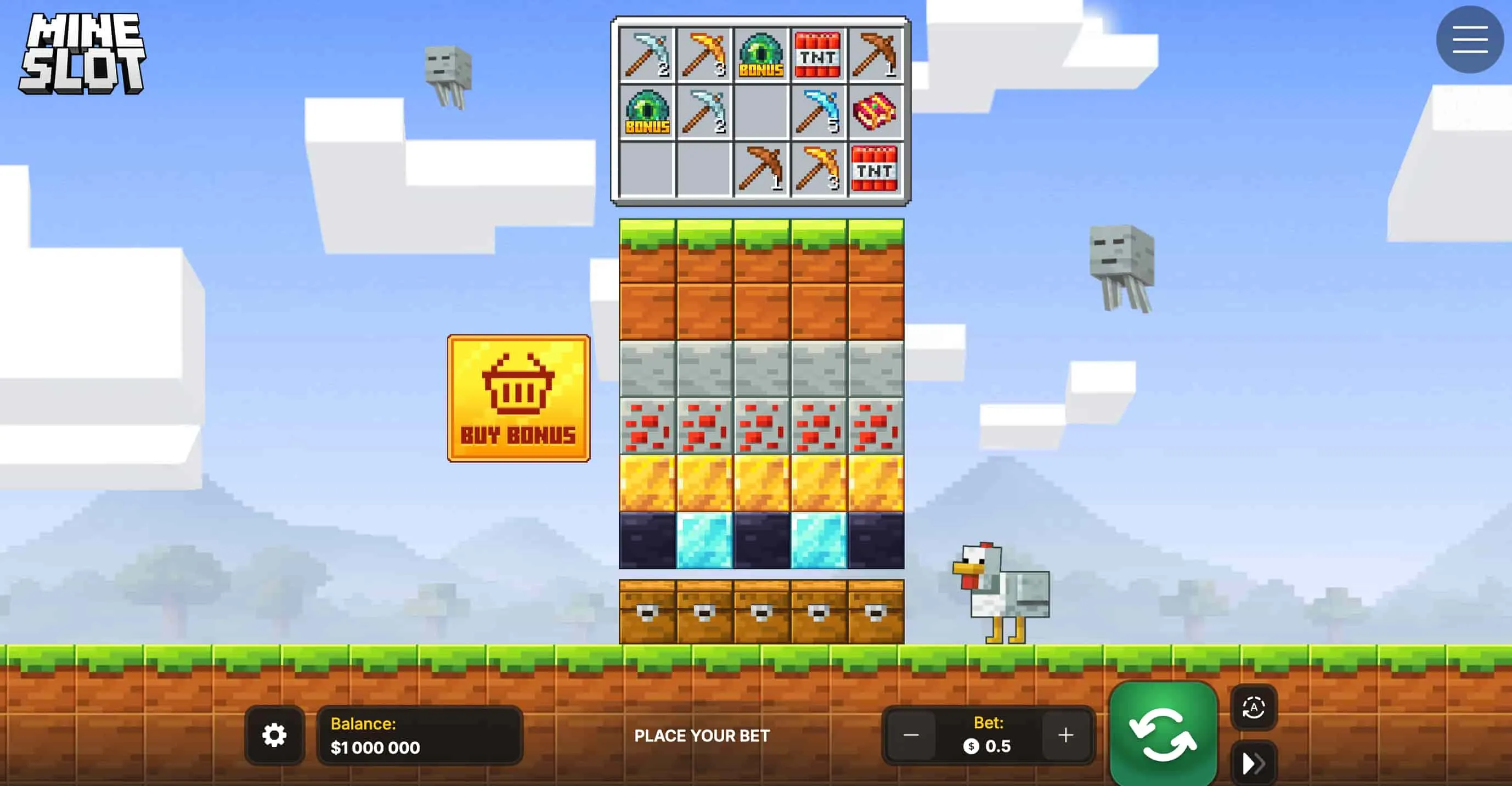Click the treasure chest symbol in the paytable
This screenshot has width=1512, height=786.
tap(876, 114)
